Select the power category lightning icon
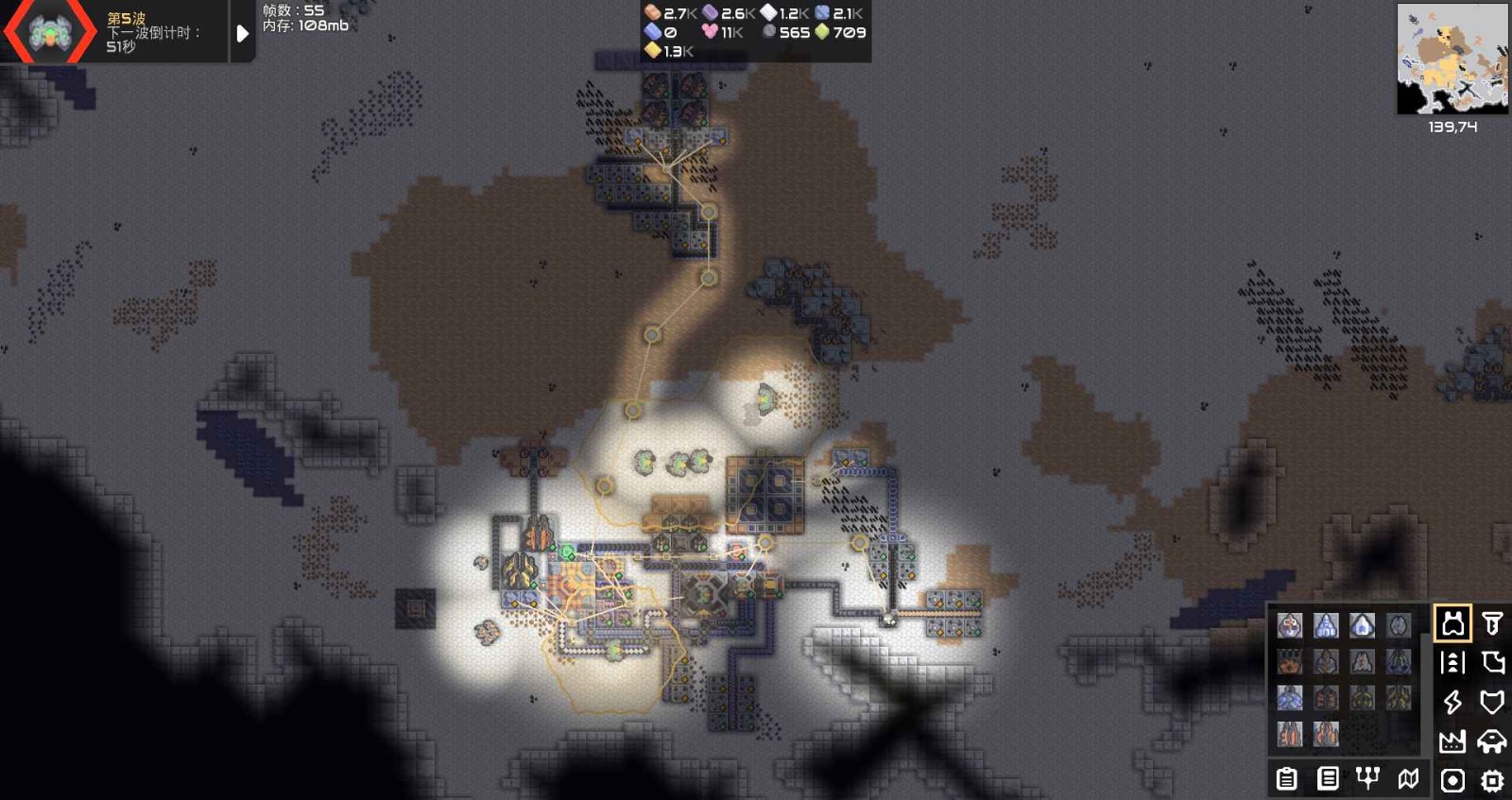This screenshot has height=800, width=1512. point(1453,703)
